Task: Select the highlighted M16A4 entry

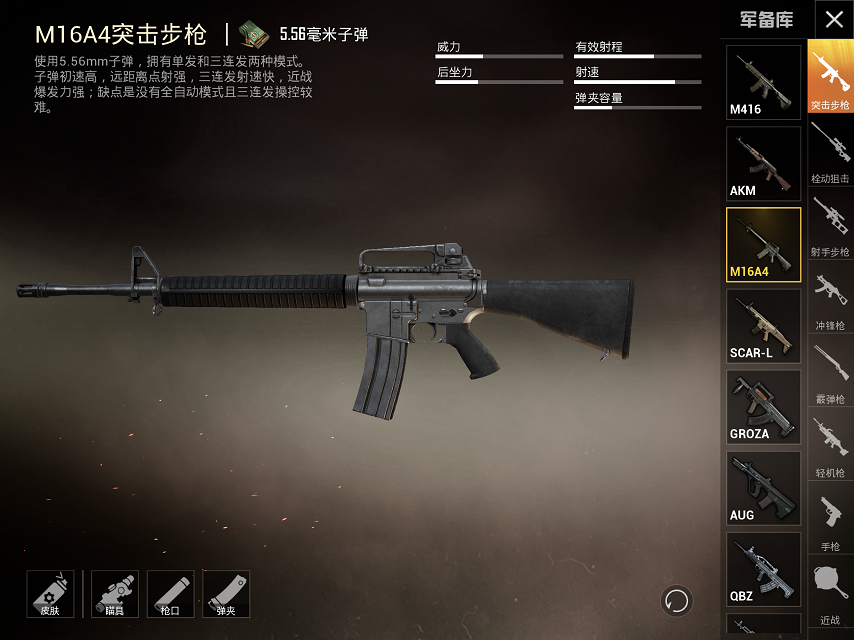Action: [763, 244]
